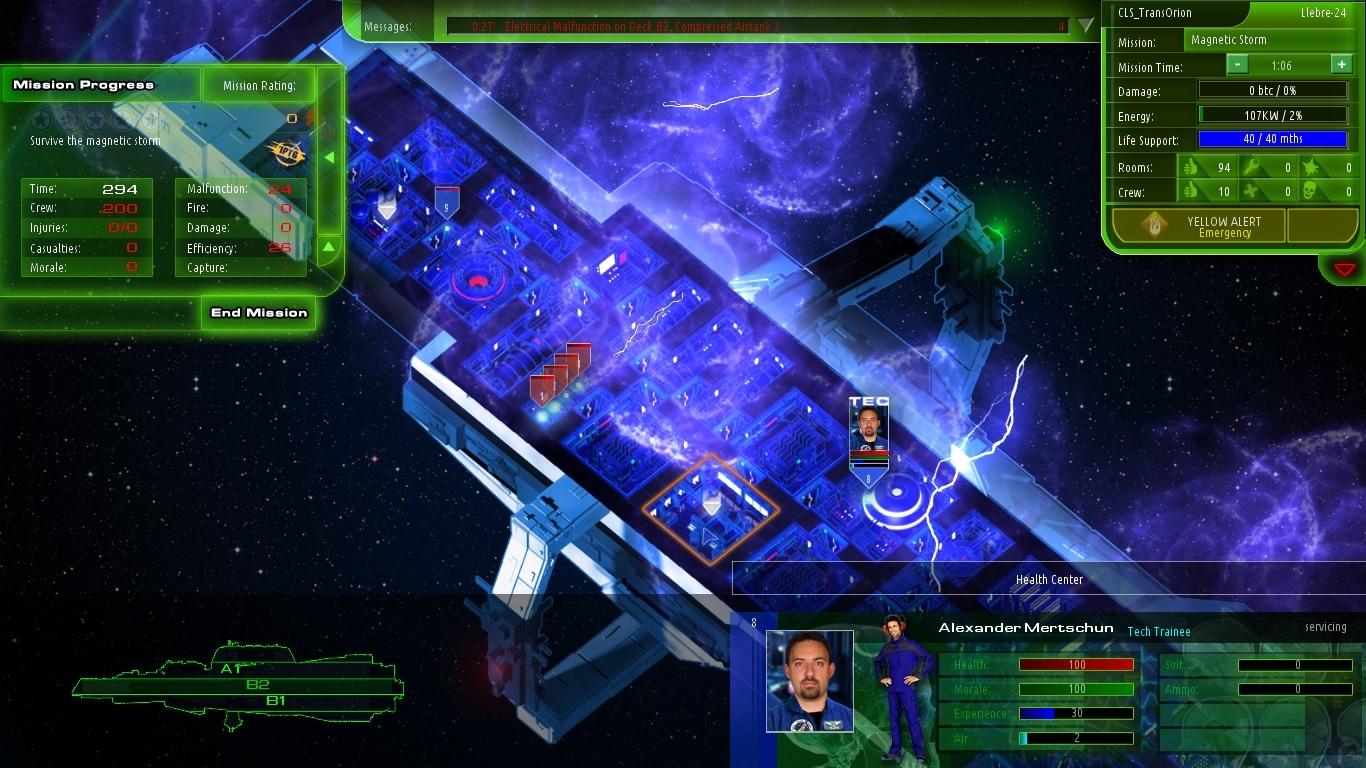Select the thumbs-up rating icon for Rooms
Viewport: 1366px width, 768px height.
point(1192,168)
